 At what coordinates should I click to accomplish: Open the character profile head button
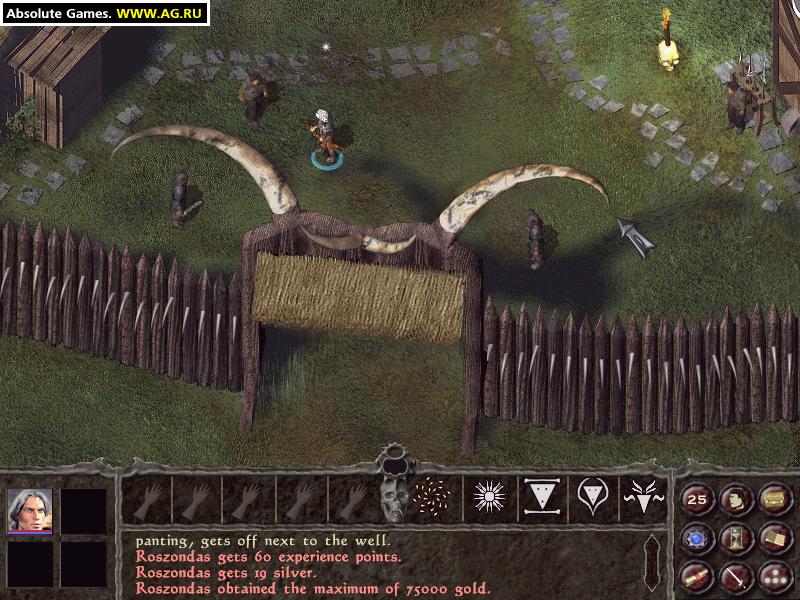coord(735,499)
